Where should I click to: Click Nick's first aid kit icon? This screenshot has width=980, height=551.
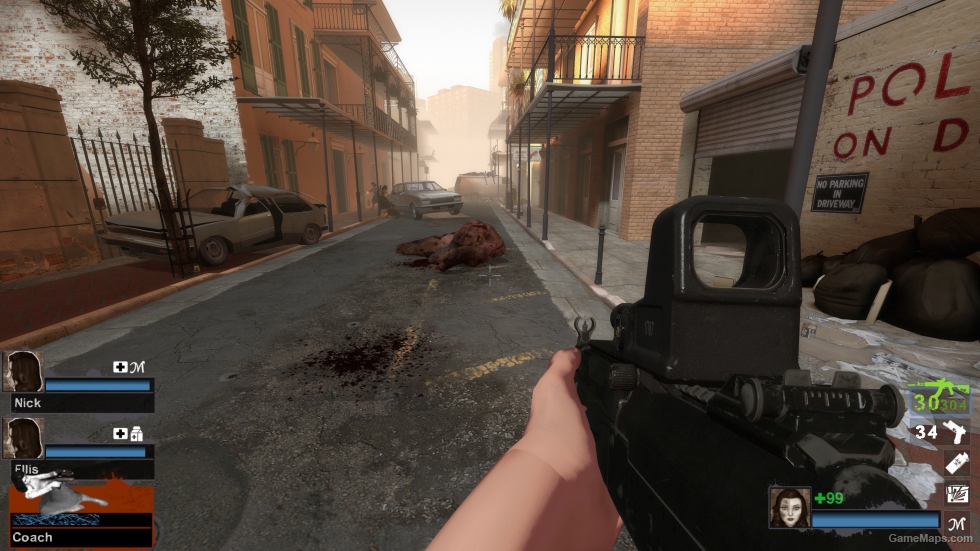[120, 367]
